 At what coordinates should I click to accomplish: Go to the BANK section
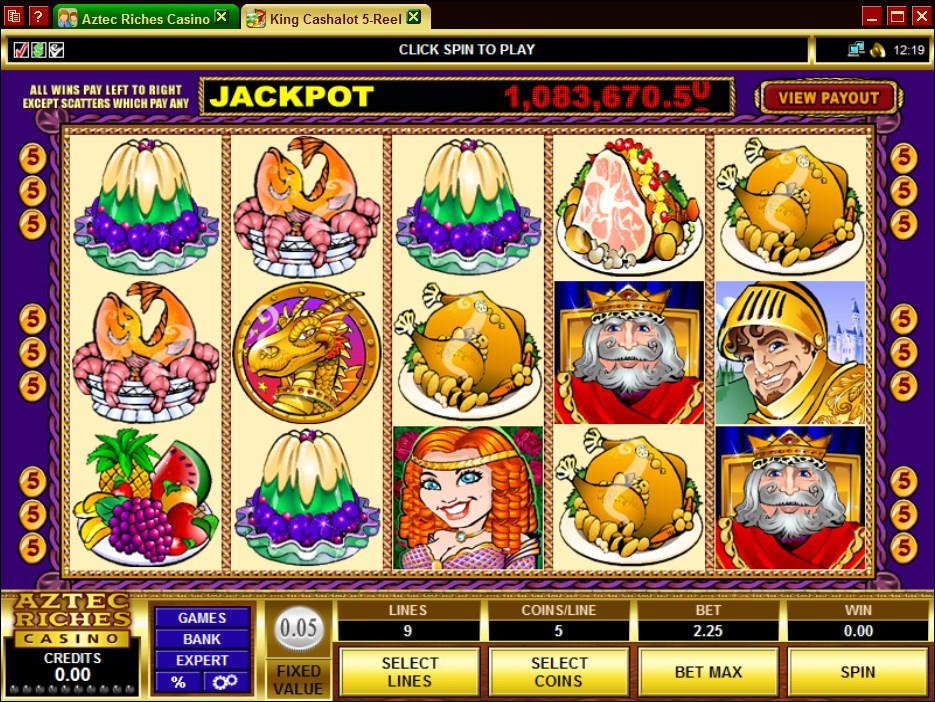click(202, 639)
